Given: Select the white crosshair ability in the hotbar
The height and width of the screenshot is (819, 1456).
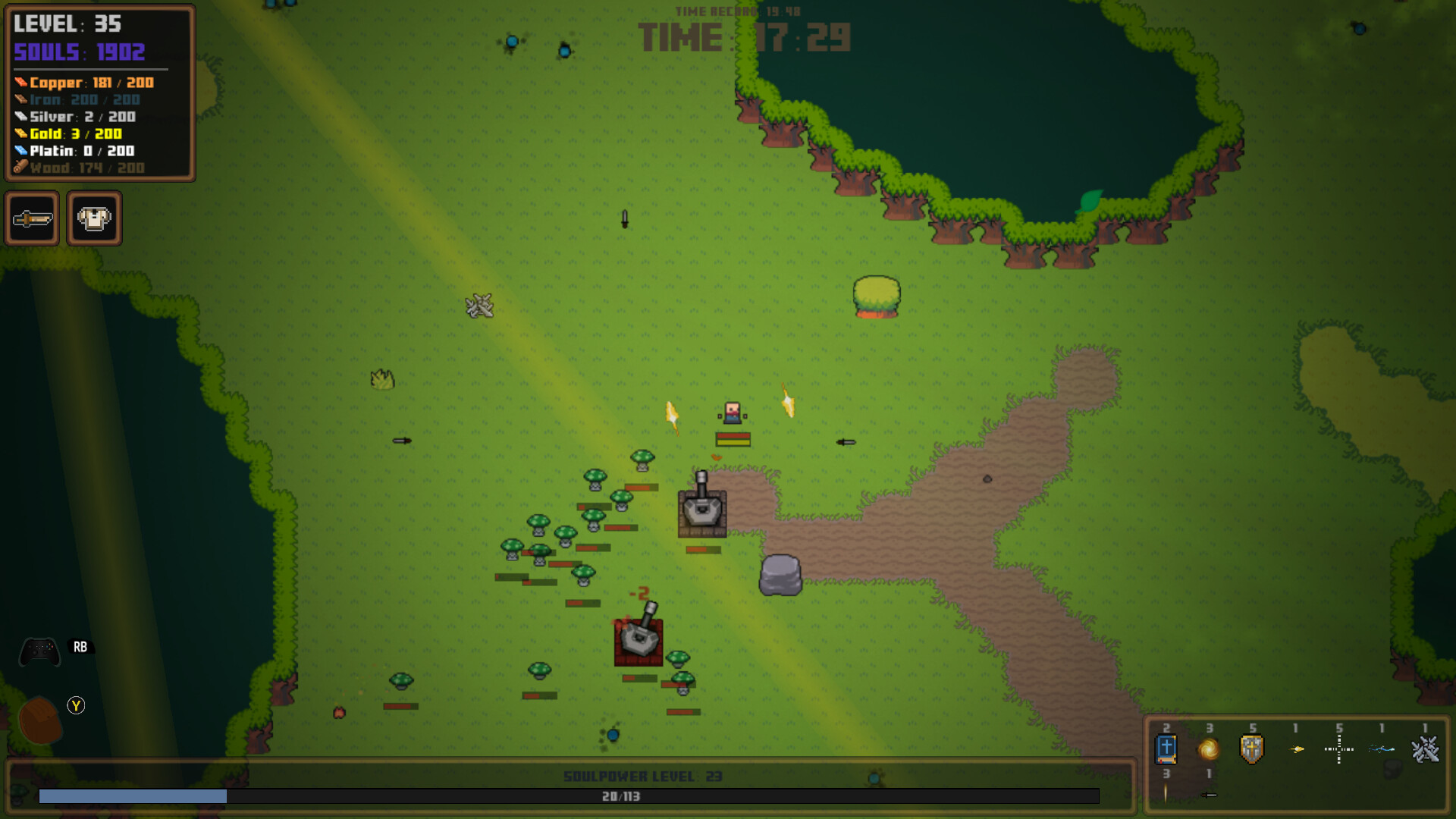Looking at the screenshot, I should [1338, 748].
